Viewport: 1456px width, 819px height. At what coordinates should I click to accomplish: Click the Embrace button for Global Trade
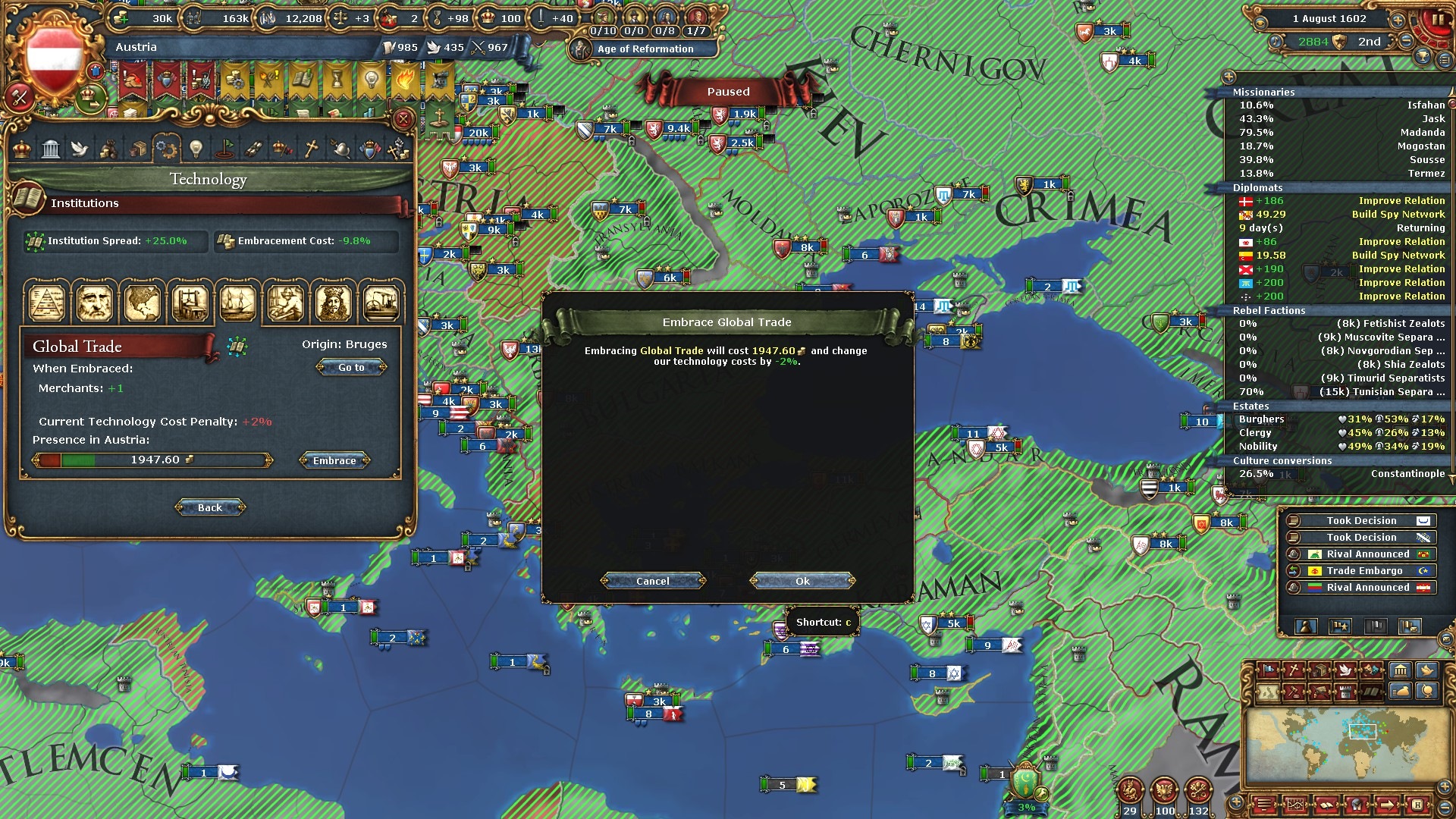tap(334, 460)
